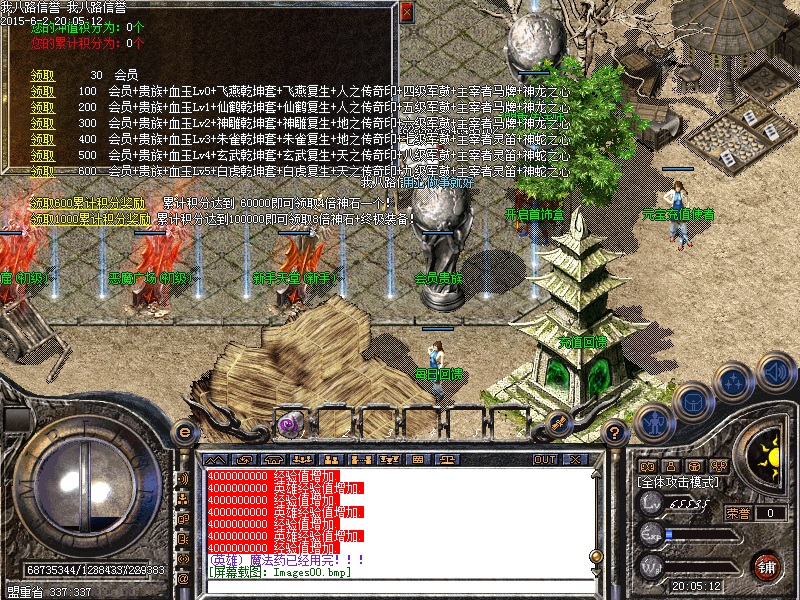Claim the 30-point 会员 reward
The image size is (800, 600).
pos(42,75)
